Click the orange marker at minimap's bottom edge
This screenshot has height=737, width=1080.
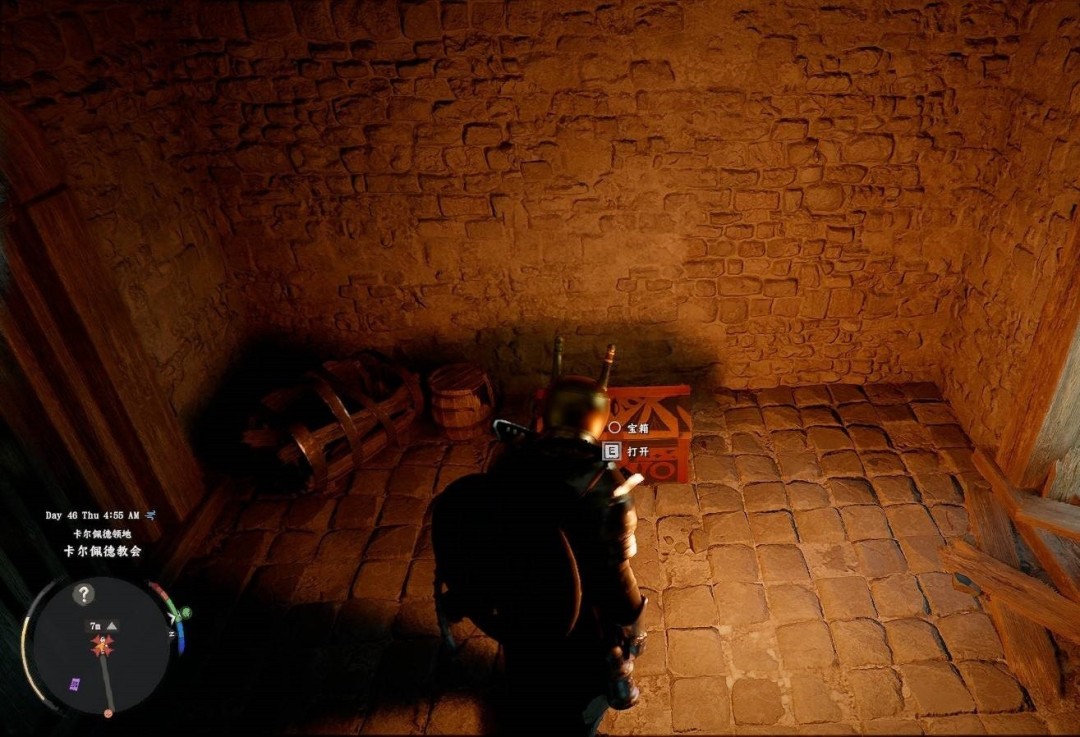(x=108, y=713)
